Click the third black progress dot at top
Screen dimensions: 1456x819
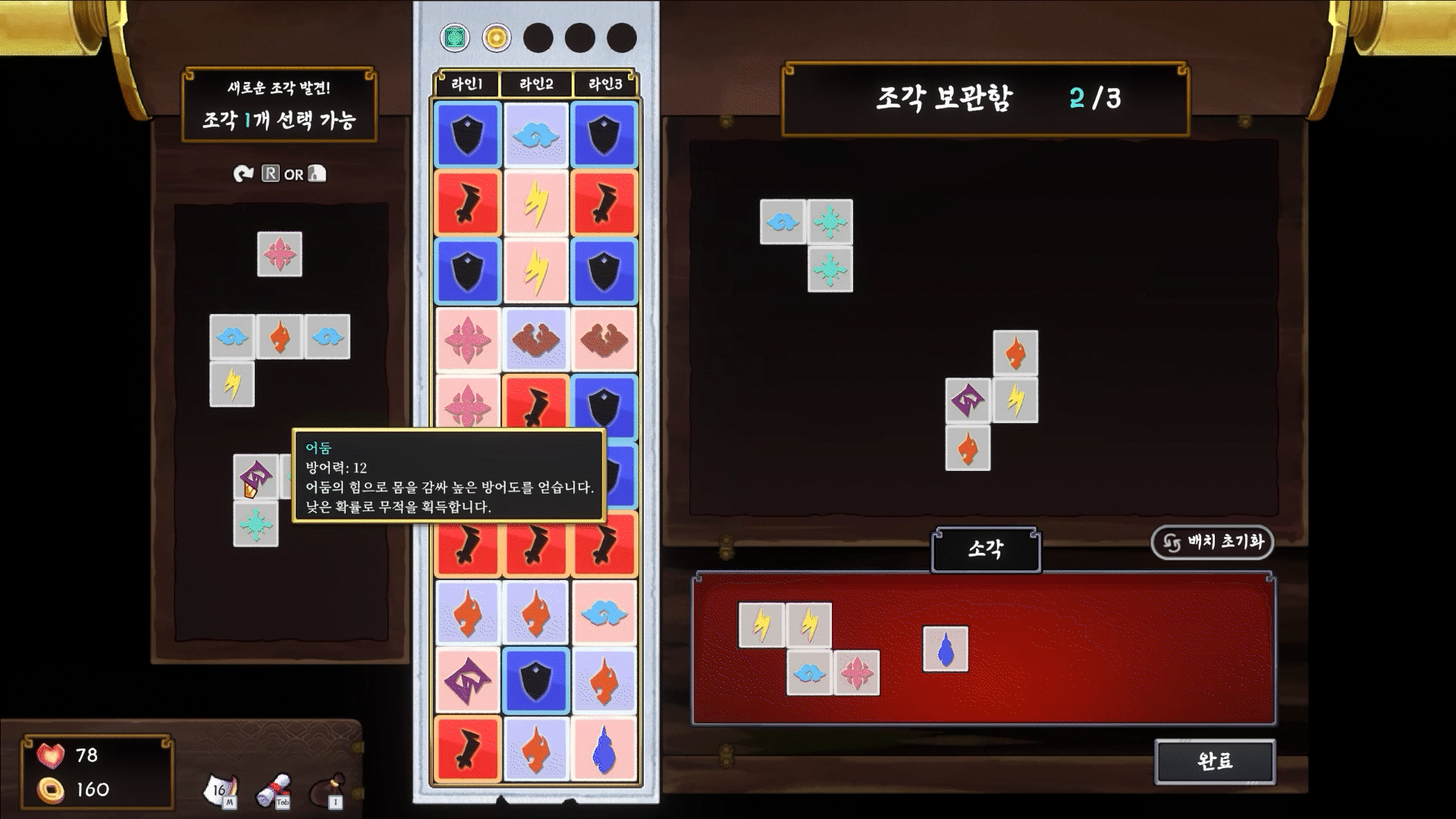point(620,35)
